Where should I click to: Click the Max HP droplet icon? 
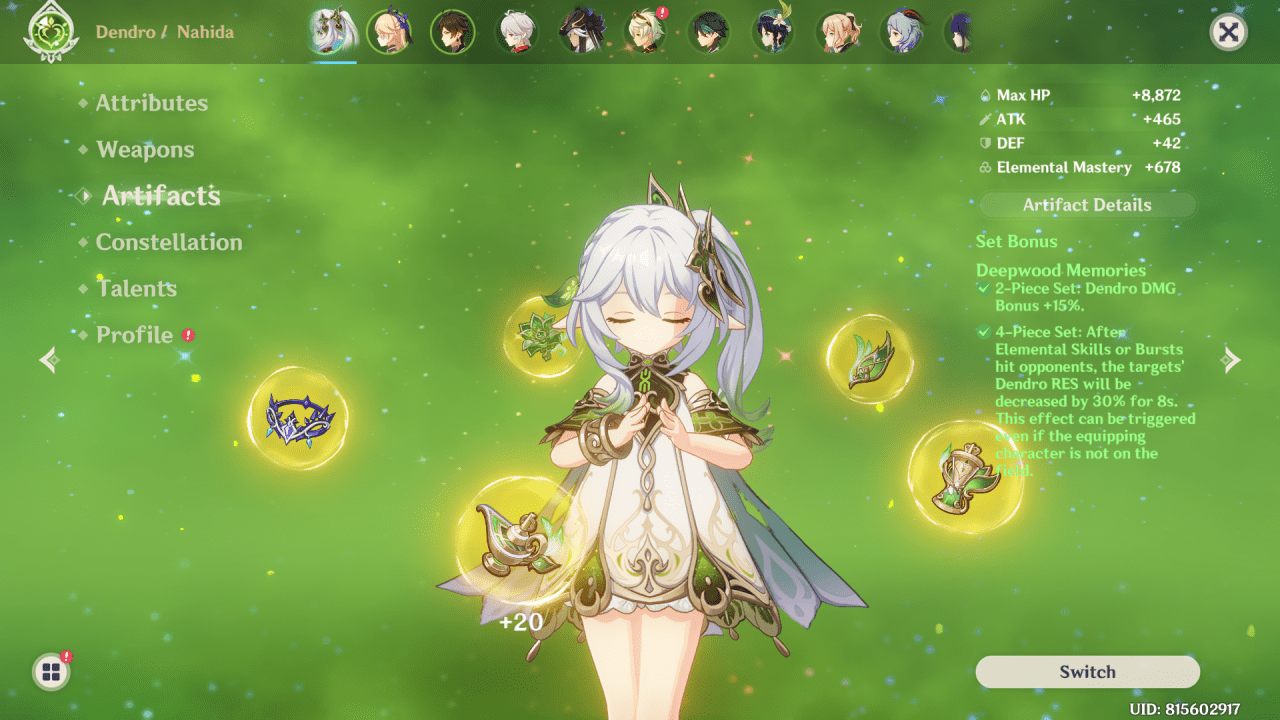click(x=984, y=94)
